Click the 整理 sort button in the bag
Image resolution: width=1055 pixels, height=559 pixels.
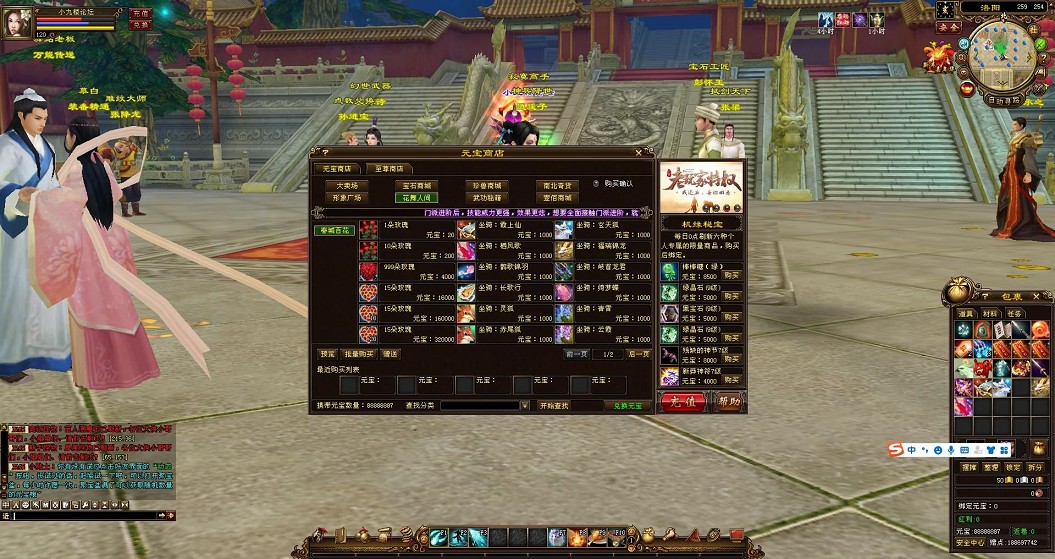990,467
